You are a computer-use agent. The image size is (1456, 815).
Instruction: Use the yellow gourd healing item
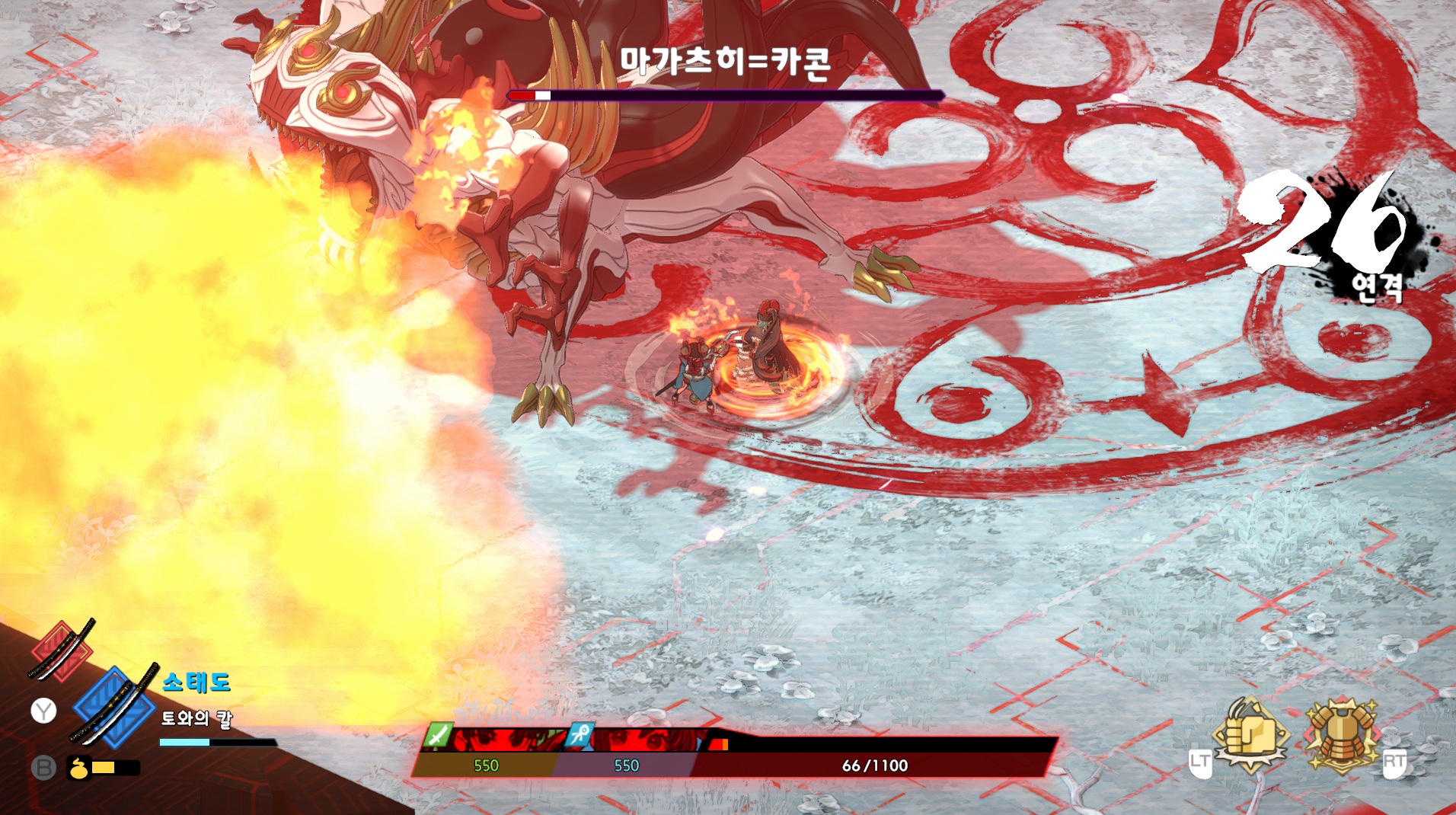coord(78,768)
